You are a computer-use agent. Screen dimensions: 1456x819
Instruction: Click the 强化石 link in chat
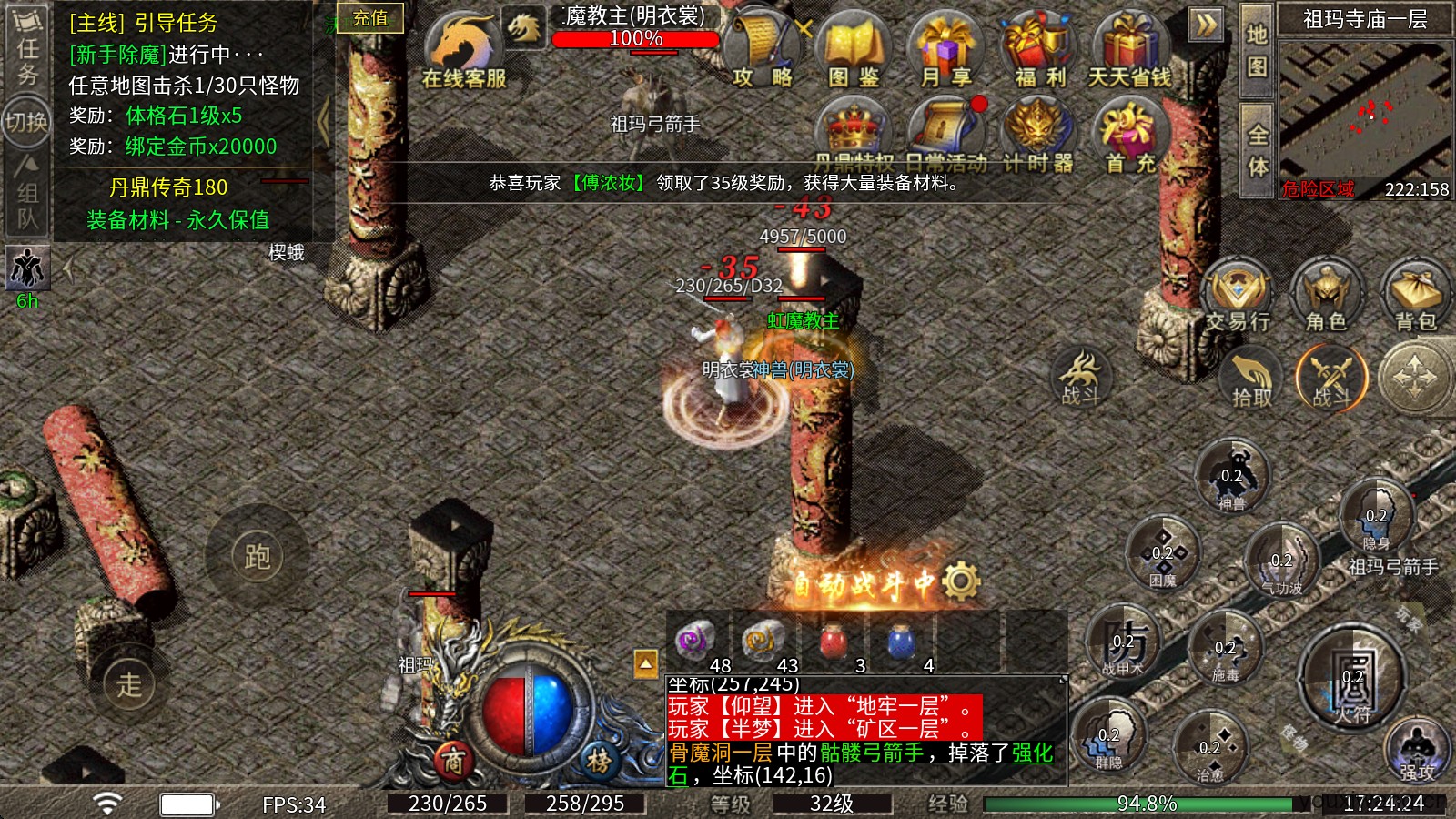click(1034, 752)
